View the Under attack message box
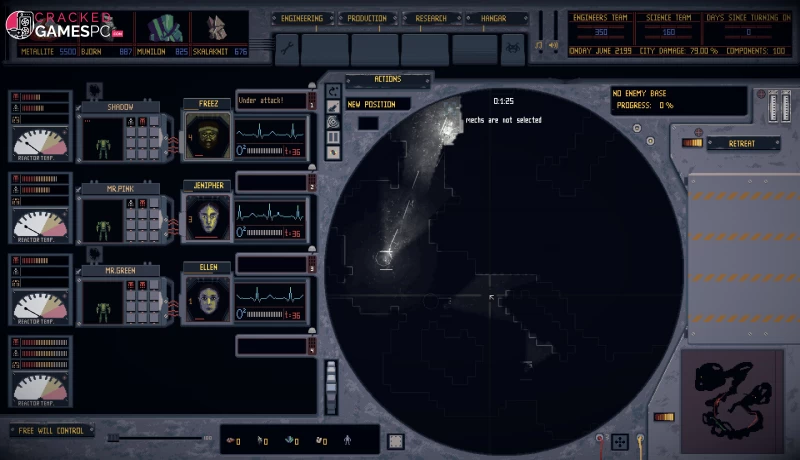The height and width of the screenshot is (460, 800). (270, 100)
